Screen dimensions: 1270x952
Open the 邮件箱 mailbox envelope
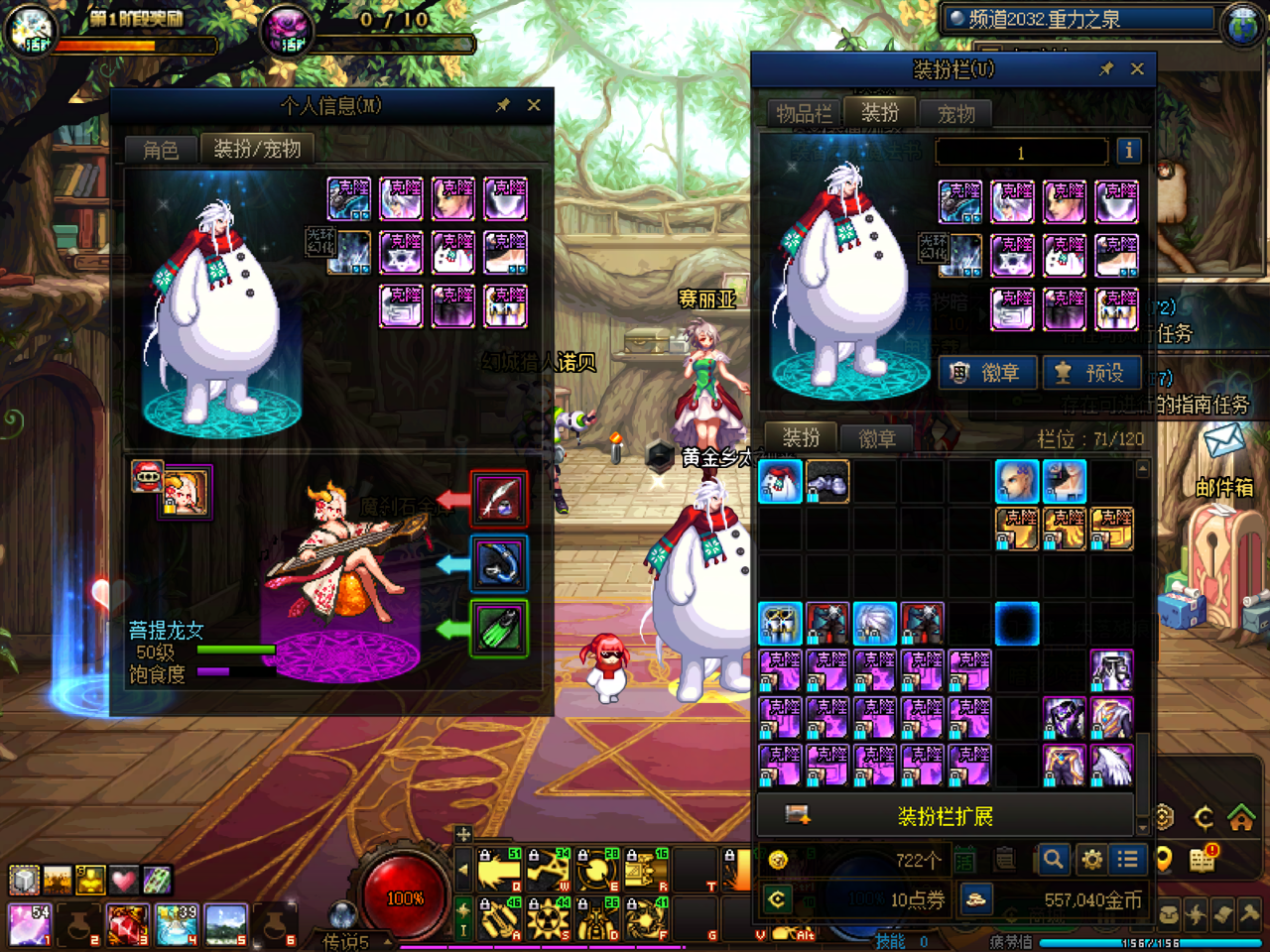coord(1223,441)
